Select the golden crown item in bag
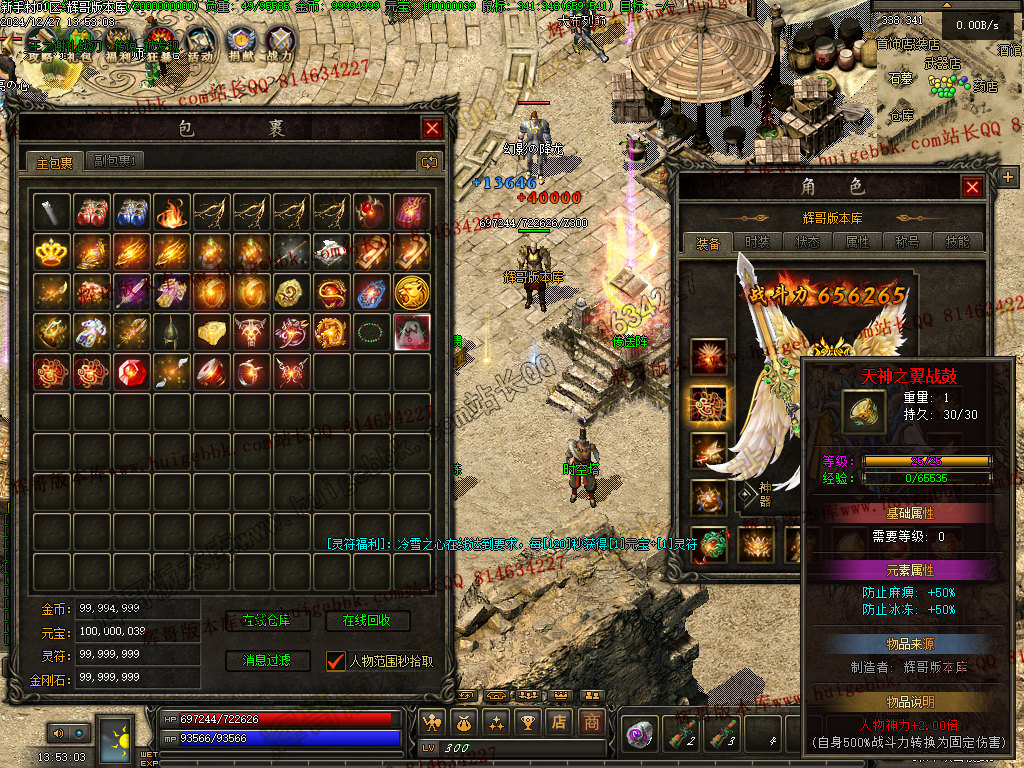Screen dimensions: 1024x768 click(51, 251)
